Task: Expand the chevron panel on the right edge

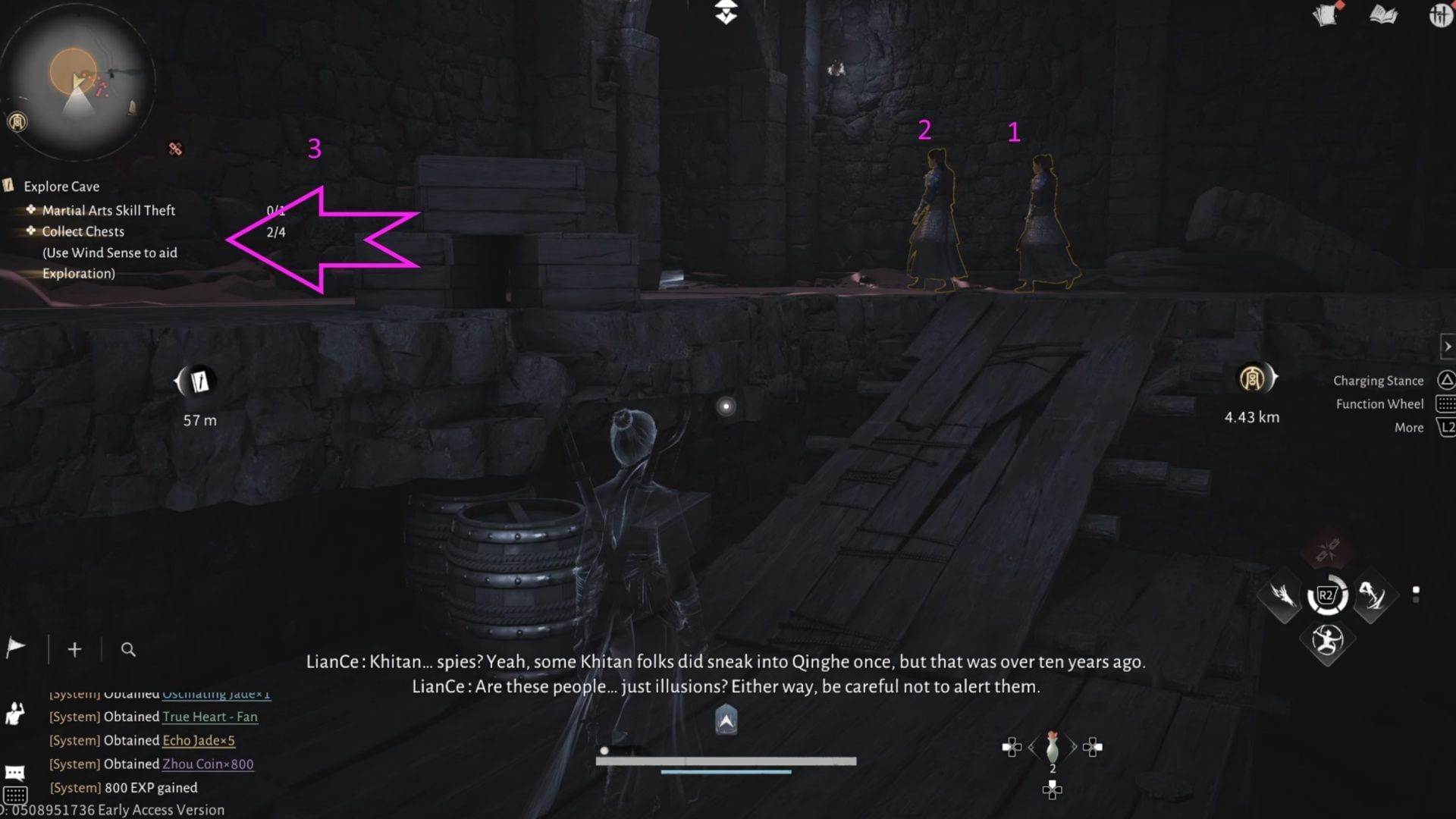Action: (x=1447, y=346)
